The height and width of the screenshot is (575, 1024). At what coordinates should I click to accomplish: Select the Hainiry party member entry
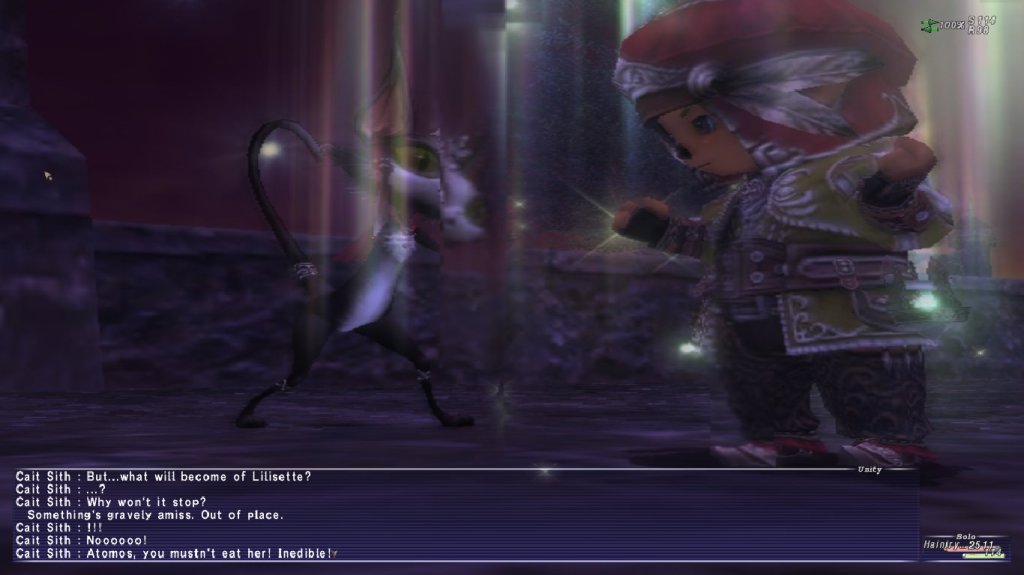(x=964, y=545)
